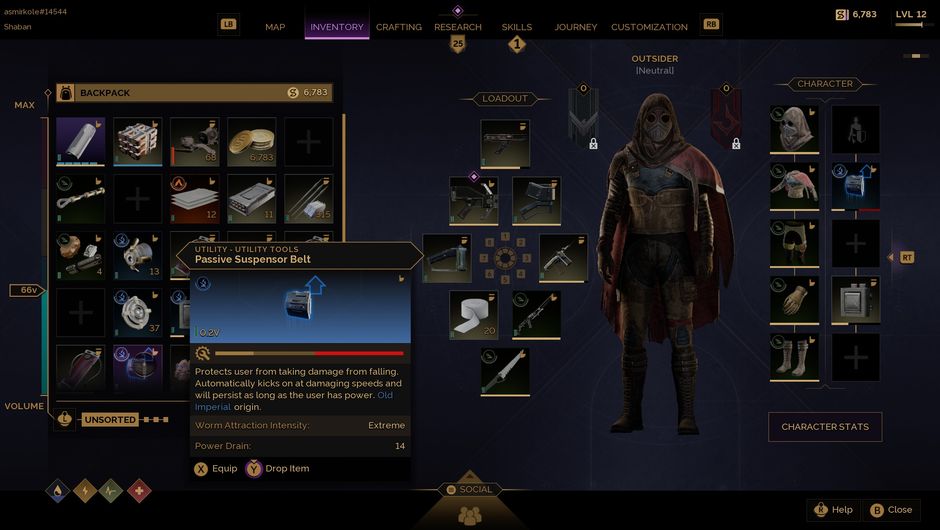Viewport: 940px width, 530px height.
Task: Close the inventory screen
Action: pos(890,510)
